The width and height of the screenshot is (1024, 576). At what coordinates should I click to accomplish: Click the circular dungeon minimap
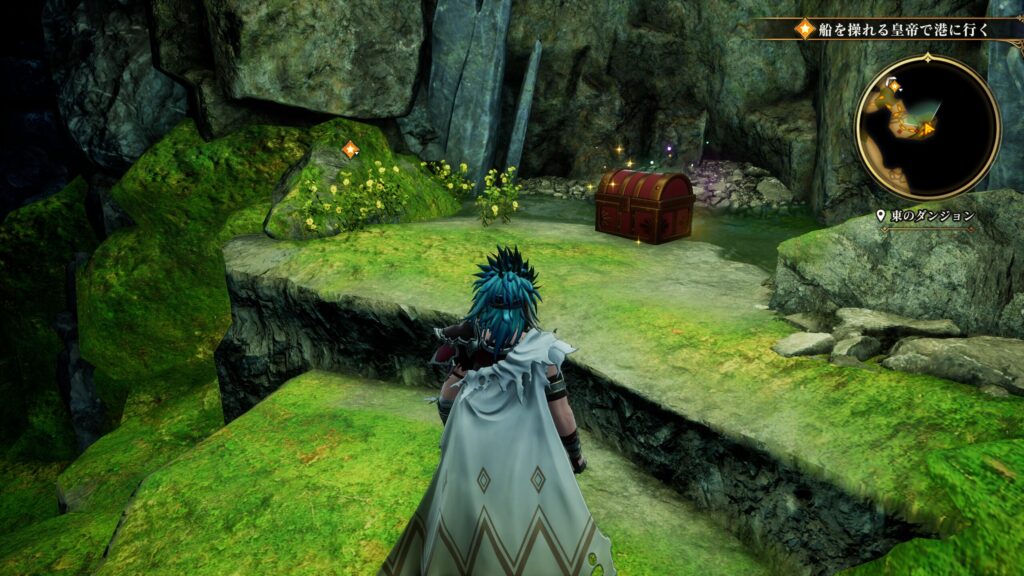(x=927, y=127)
